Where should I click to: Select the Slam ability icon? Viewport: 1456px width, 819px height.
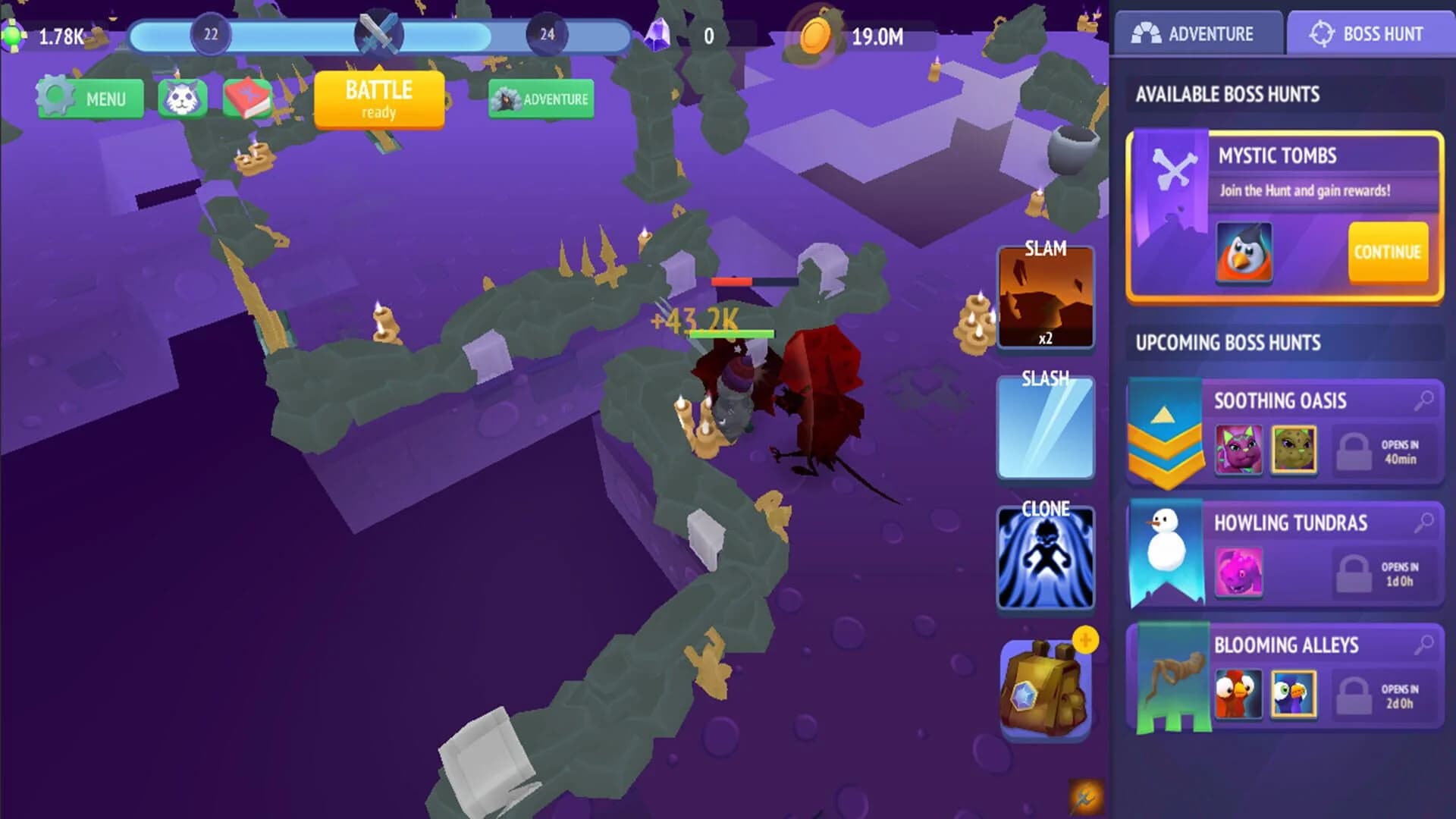tap(1045, 298)
